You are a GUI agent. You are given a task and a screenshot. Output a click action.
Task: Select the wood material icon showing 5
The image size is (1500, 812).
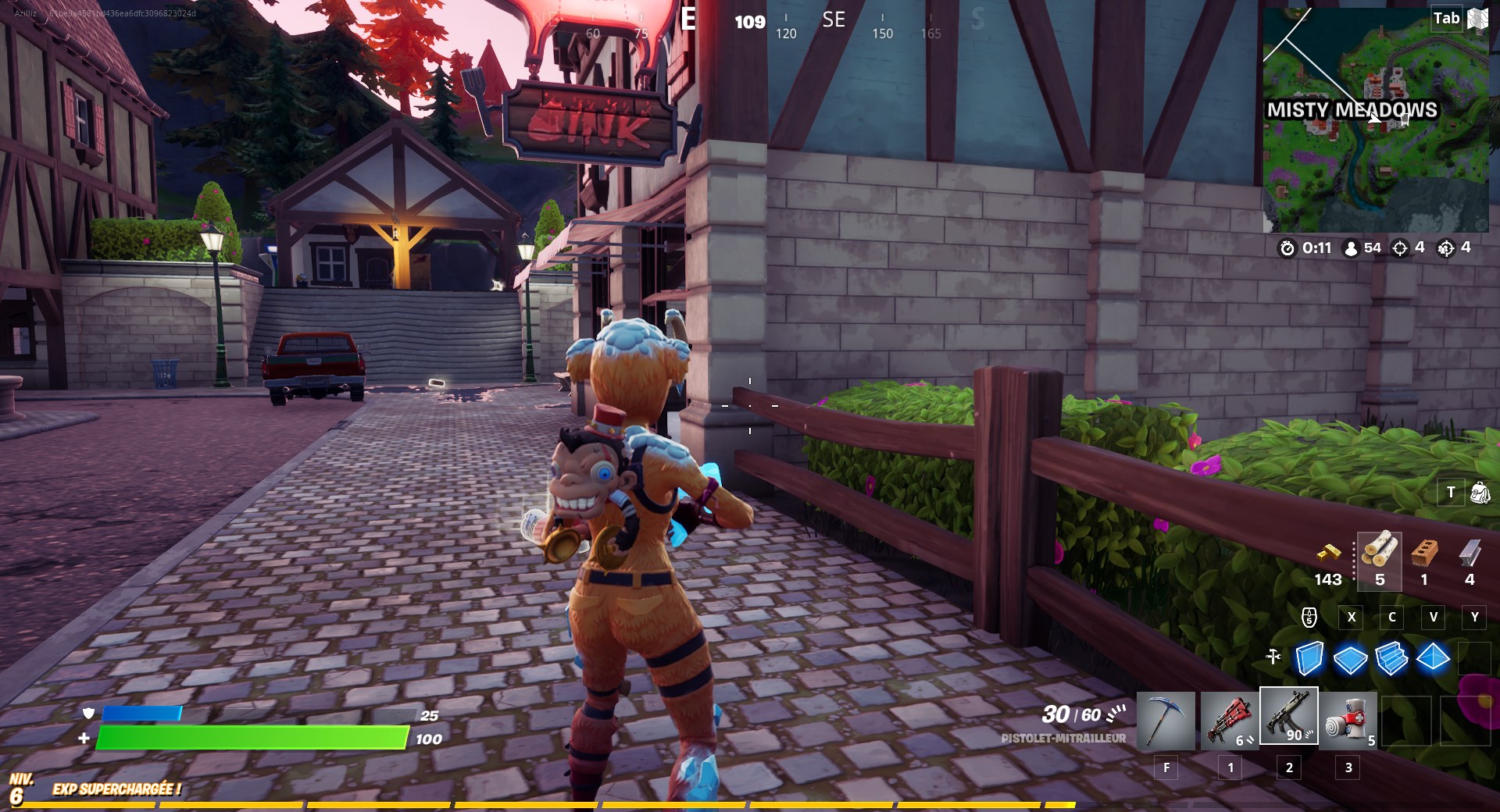click(1380, 558)
